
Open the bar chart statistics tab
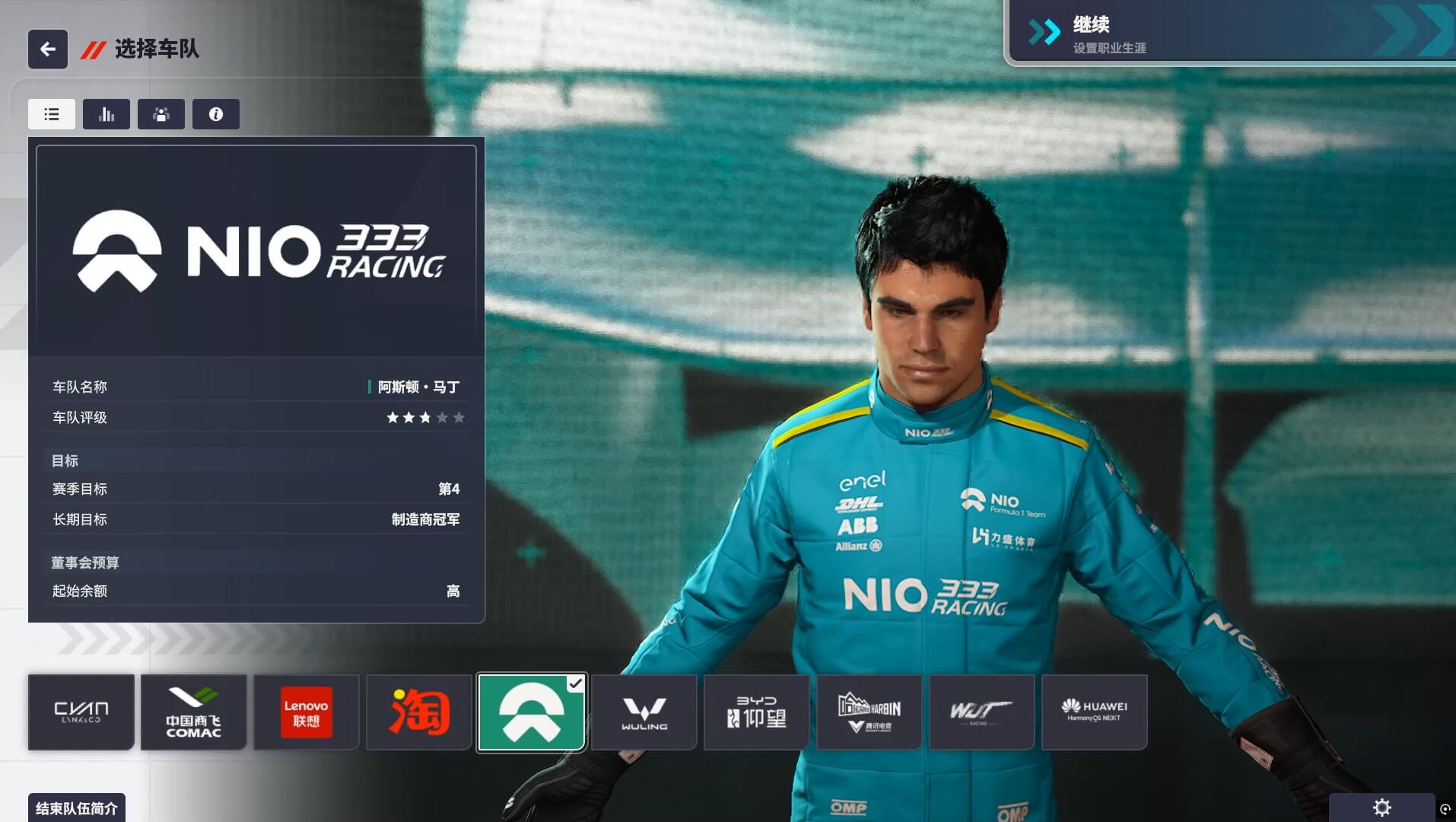coord(106,114)
